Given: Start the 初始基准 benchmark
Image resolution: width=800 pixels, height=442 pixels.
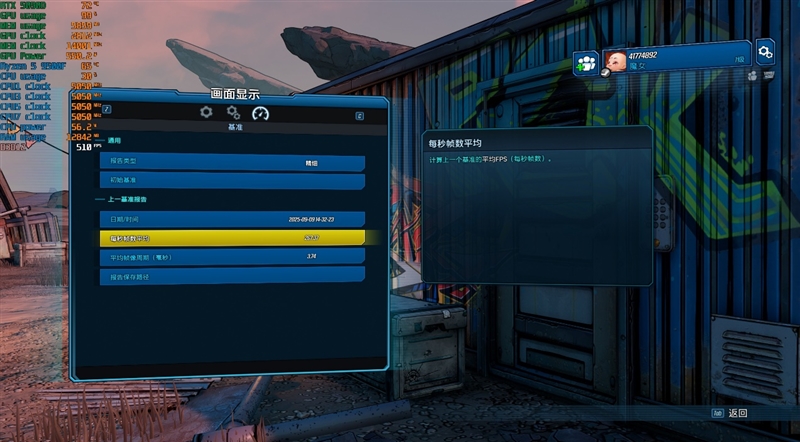Looking at the screenshot, I should tap(231, 181).
